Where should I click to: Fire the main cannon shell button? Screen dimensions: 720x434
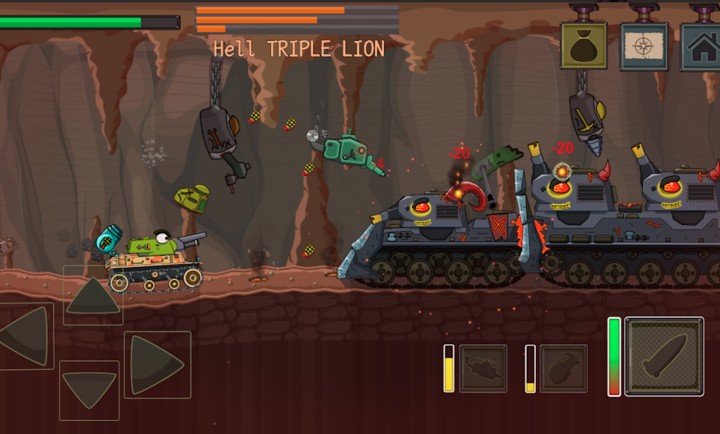664,356
